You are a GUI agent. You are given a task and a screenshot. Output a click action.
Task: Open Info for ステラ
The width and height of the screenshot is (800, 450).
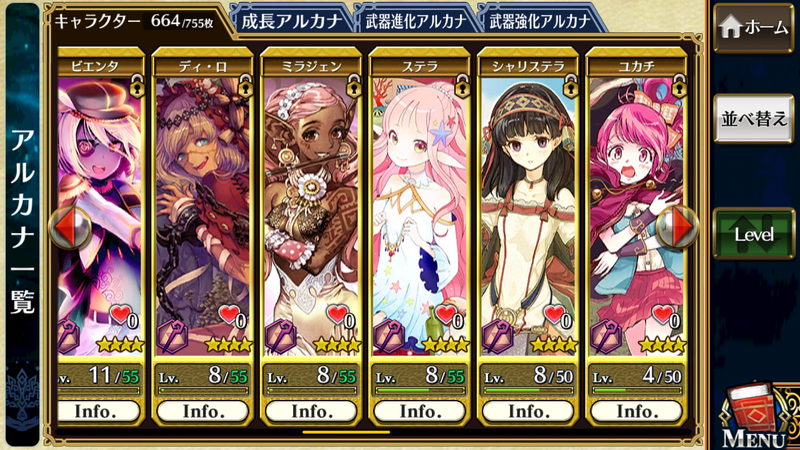click(419, 411)
